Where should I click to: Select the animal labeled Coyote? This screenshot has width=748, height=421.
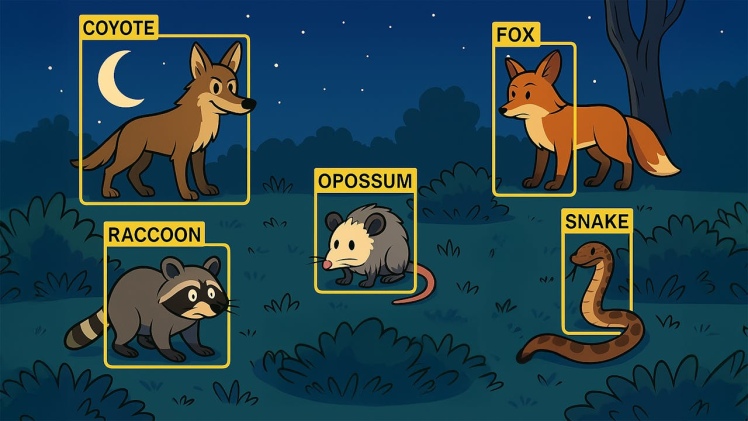click(x=165, y=119)
